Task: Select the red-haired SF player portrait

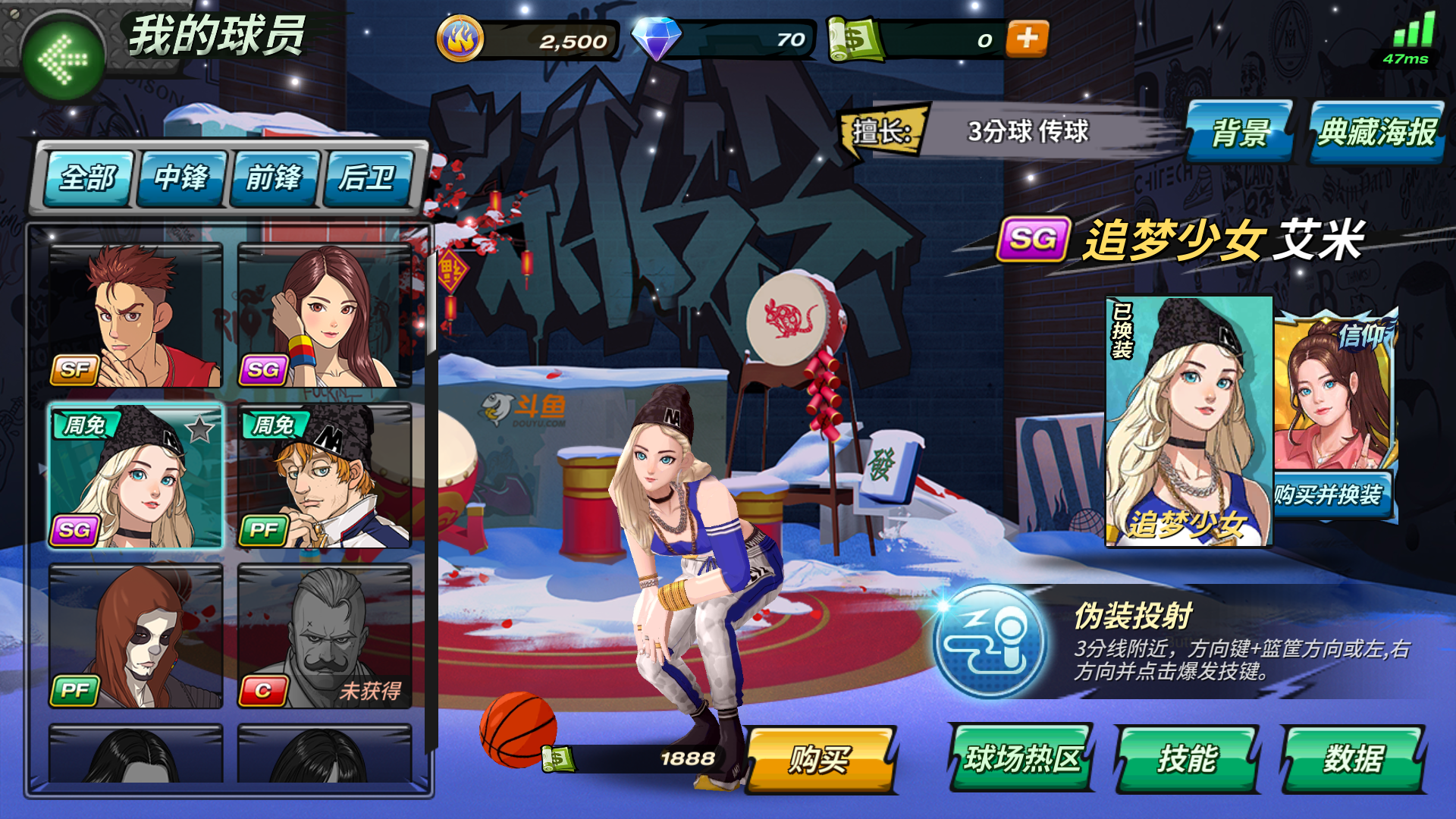Action: point(136,315)
